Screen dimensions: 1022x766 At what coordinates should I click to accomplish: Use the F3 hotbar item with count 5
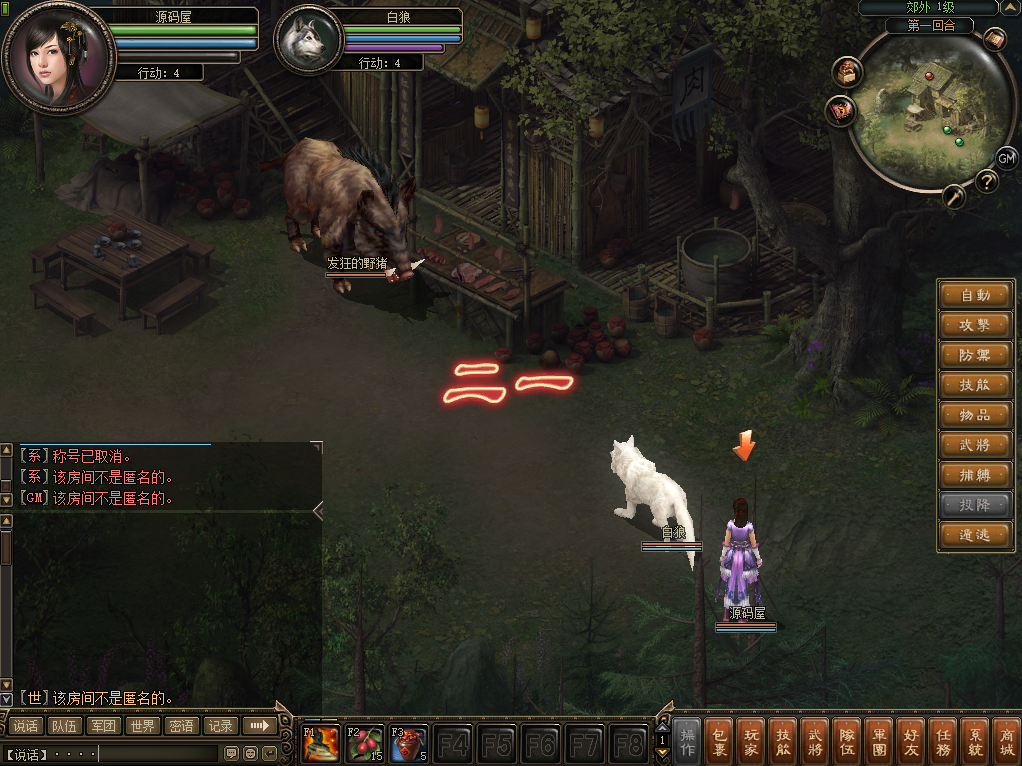pos(409,744)
